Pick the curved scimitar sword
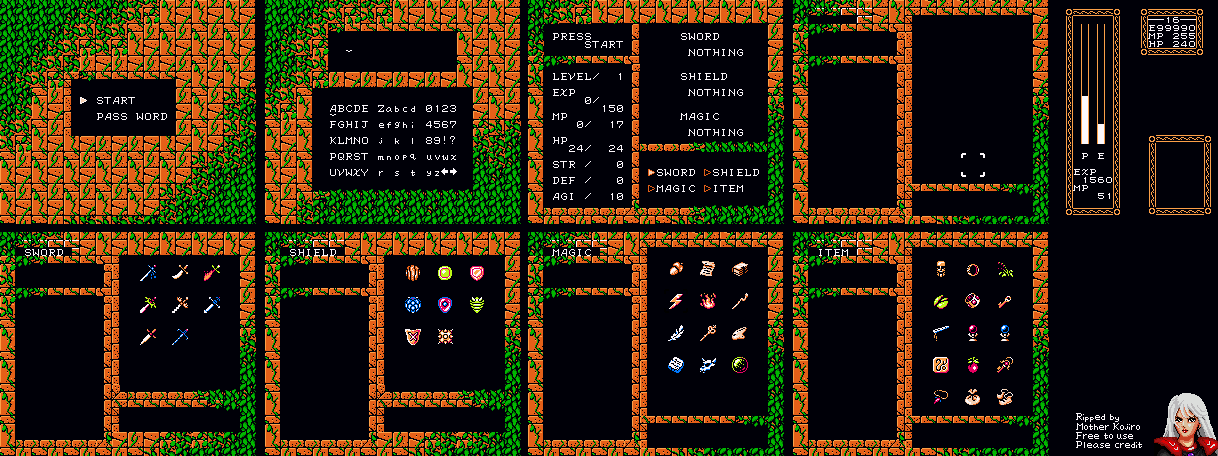The height and width of the screenshot is (456, 1218). 180,271
